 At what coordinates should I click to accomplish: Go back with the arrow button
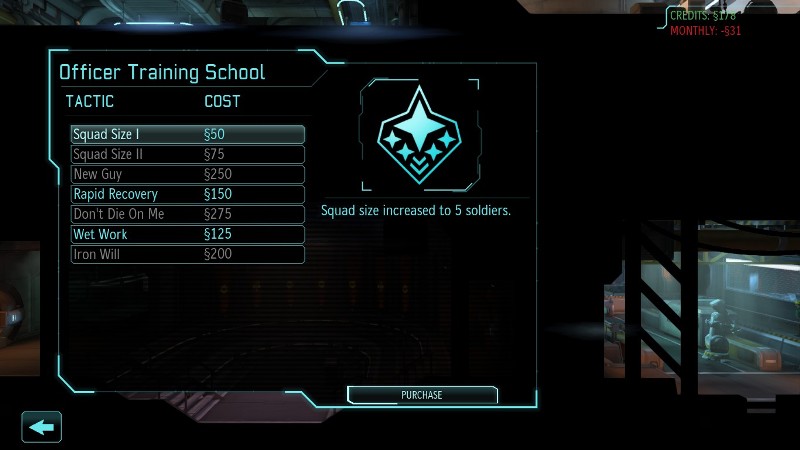(42, 427)
